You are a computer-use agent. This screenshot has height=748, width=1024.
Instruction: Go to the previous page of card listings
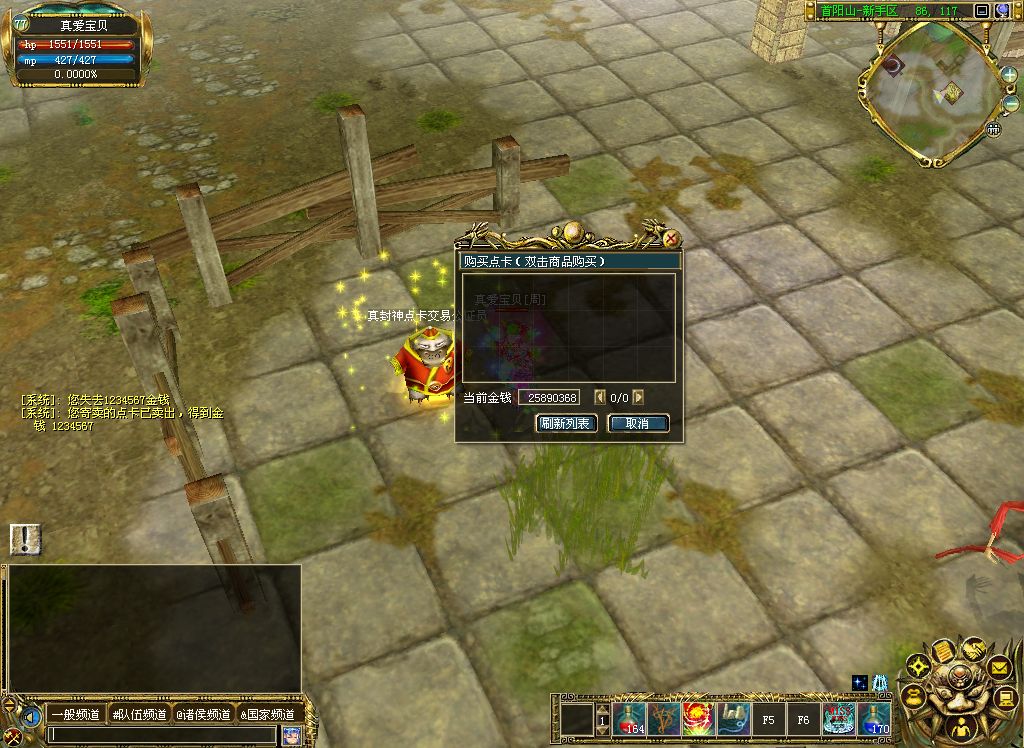(x=600, y=398)
